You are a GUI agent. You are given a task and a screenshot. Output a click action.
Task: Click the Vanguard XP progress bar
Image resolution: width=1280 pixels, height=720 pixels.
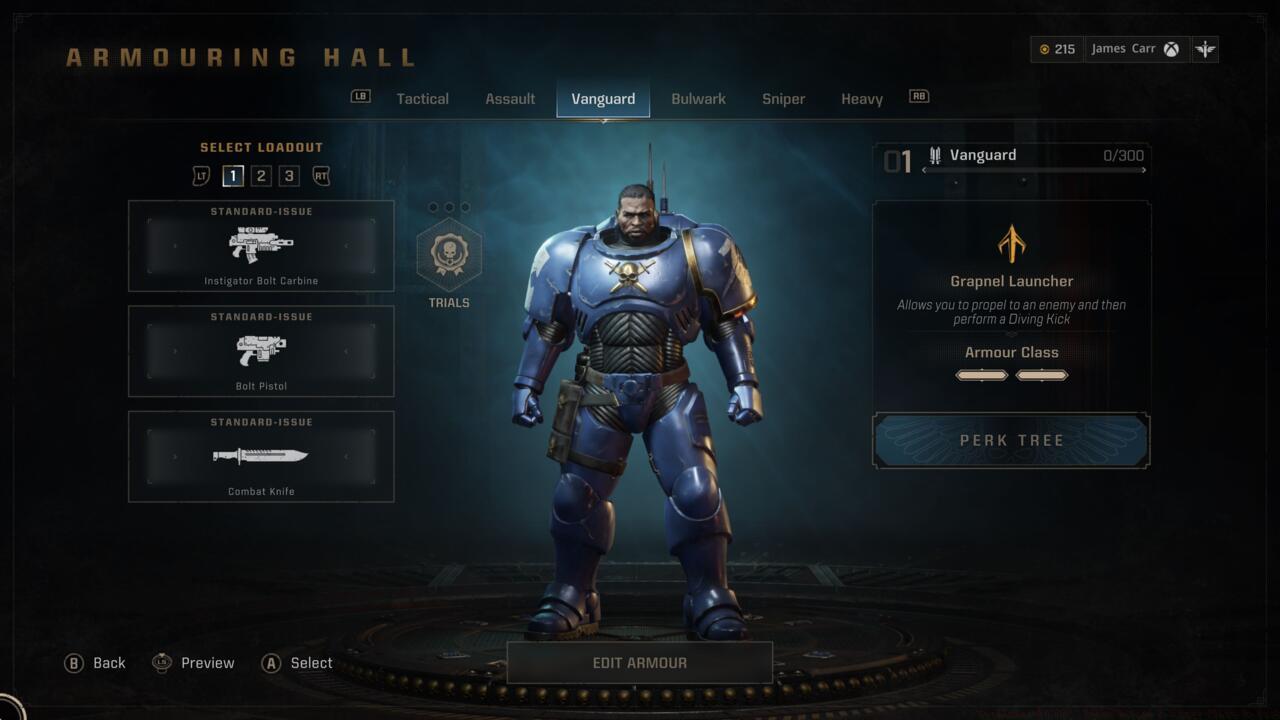pos(1035,170)
